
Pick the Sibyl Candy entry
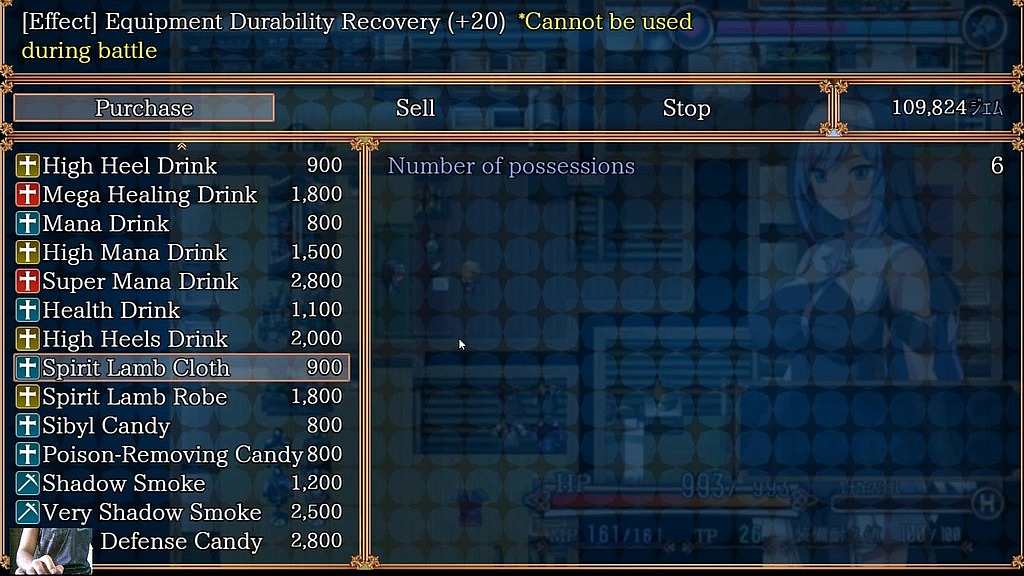[180, 426]
